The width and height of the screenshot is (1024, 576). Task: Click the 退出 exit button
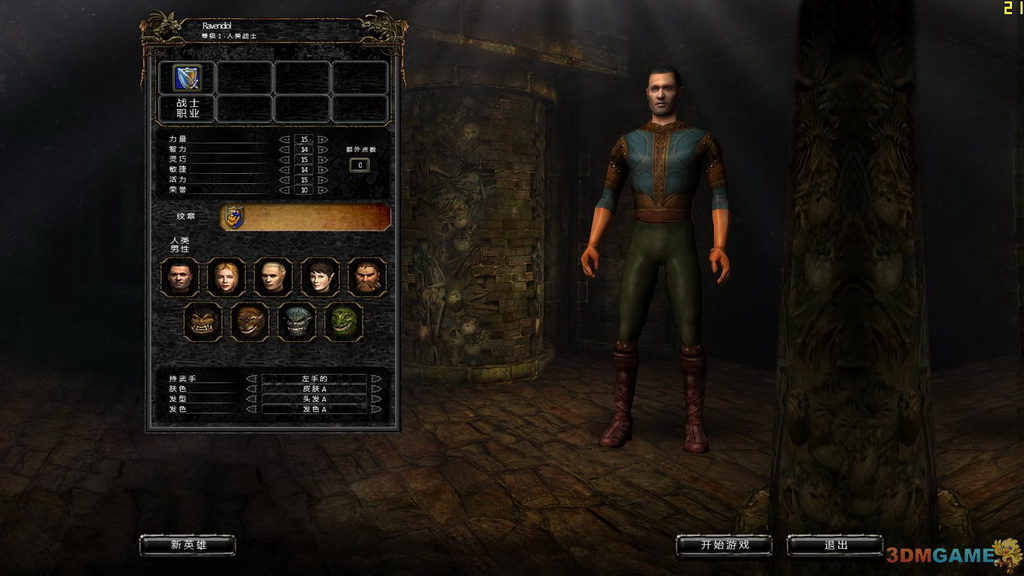(x=835, y=545)
